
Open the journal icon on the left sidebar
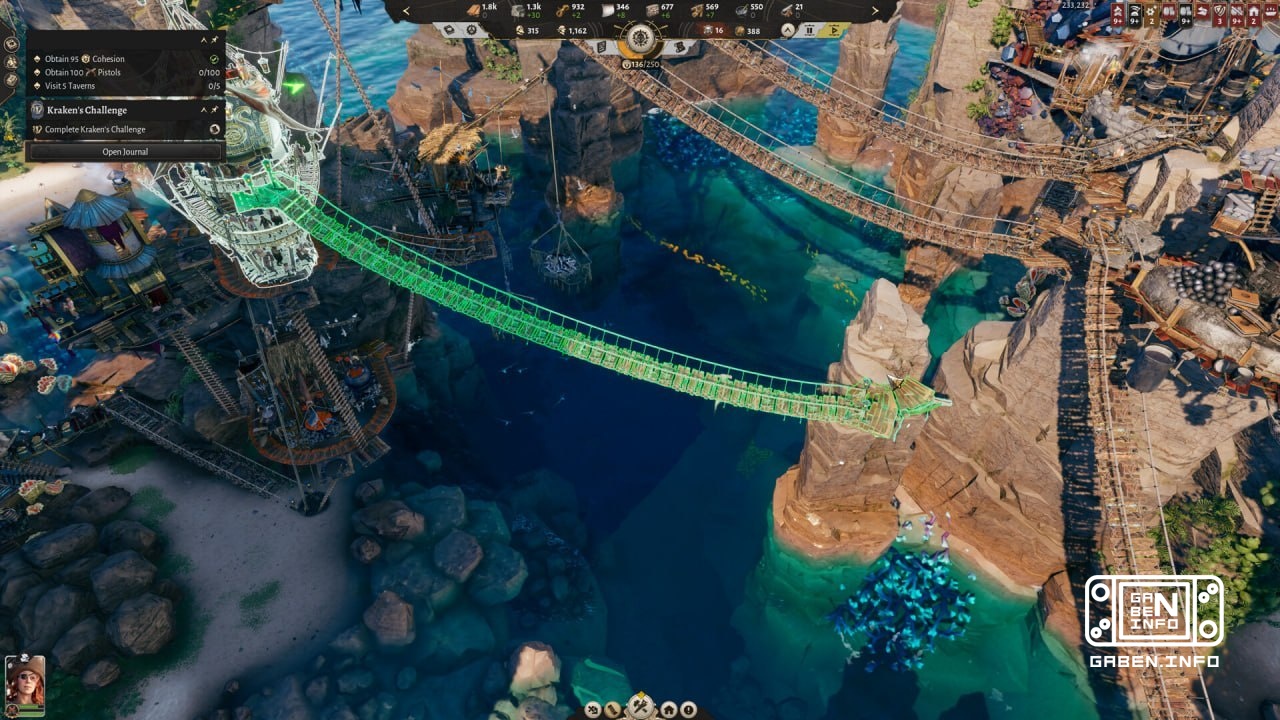pos(10,78)
